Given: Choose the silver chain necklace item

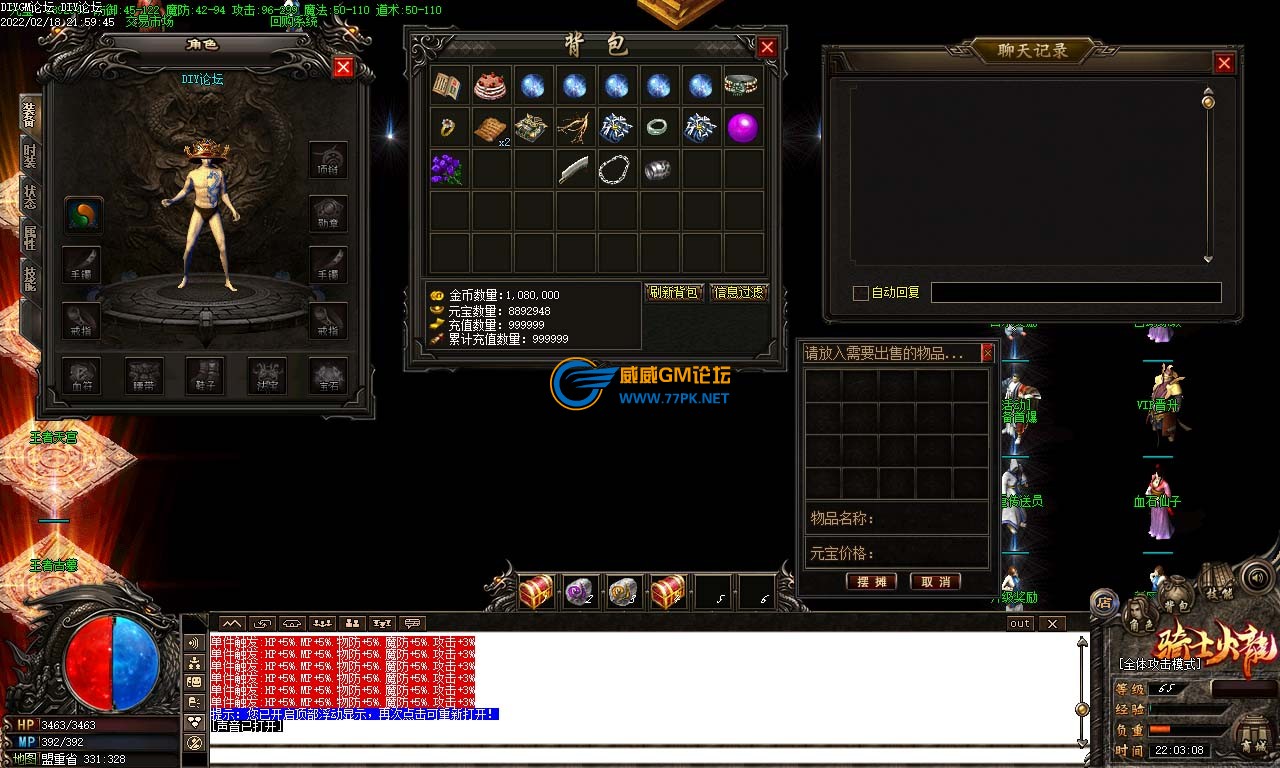Looking at the screenshot, I should tap(616, 170).
